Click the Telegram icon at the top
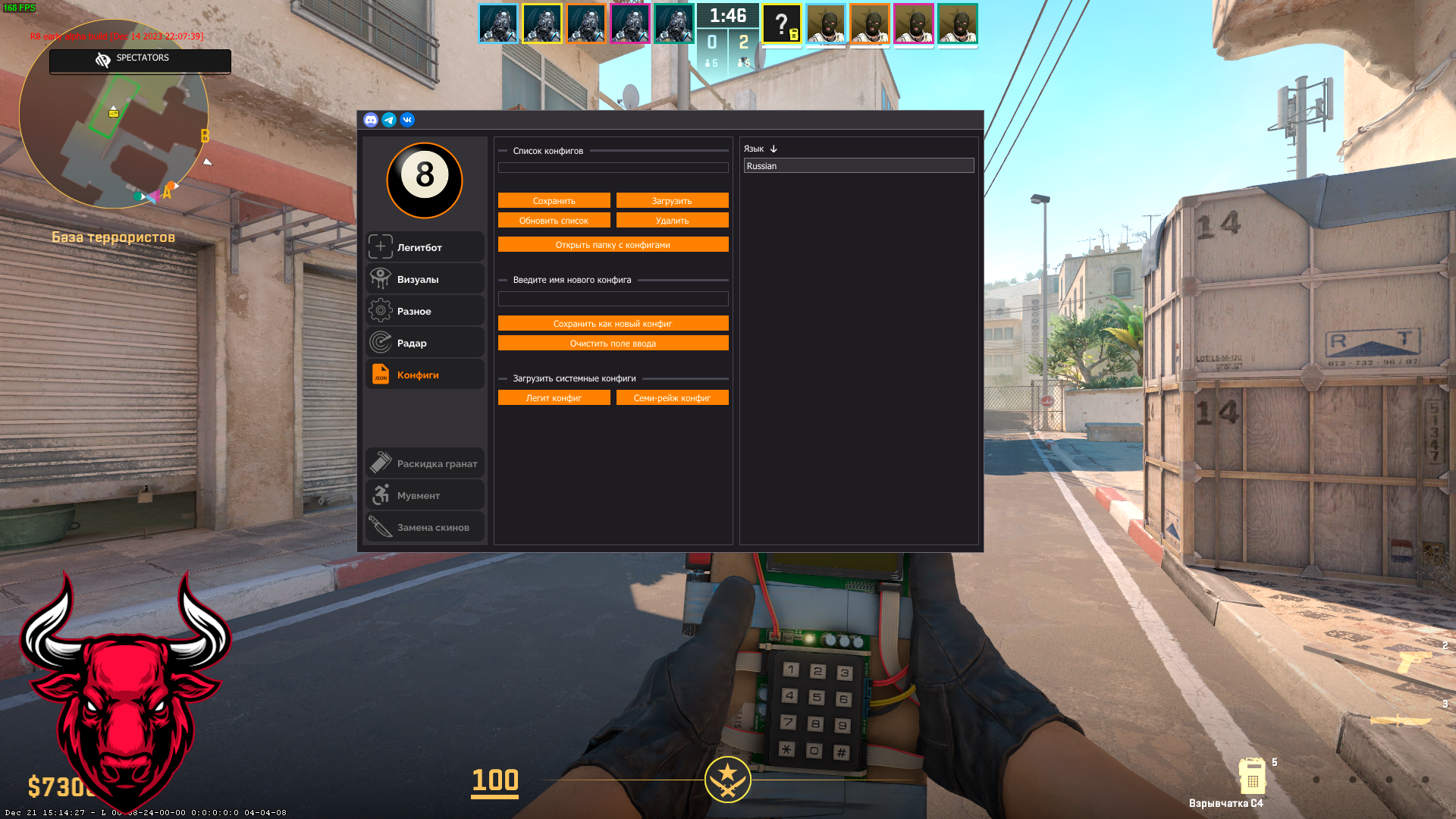 click(388, 119)
